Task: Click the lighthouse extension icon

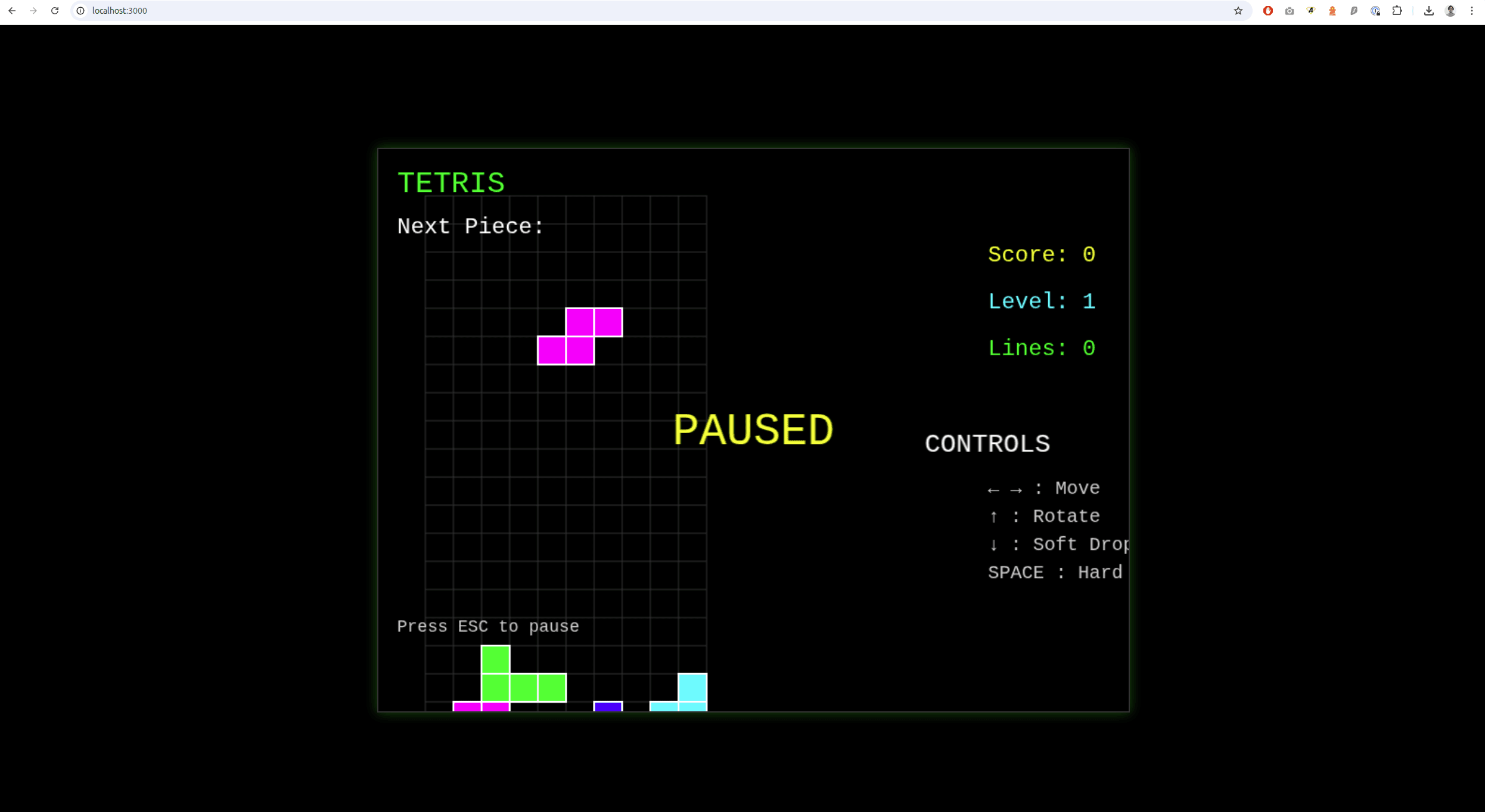Action: pos(1332,11)
